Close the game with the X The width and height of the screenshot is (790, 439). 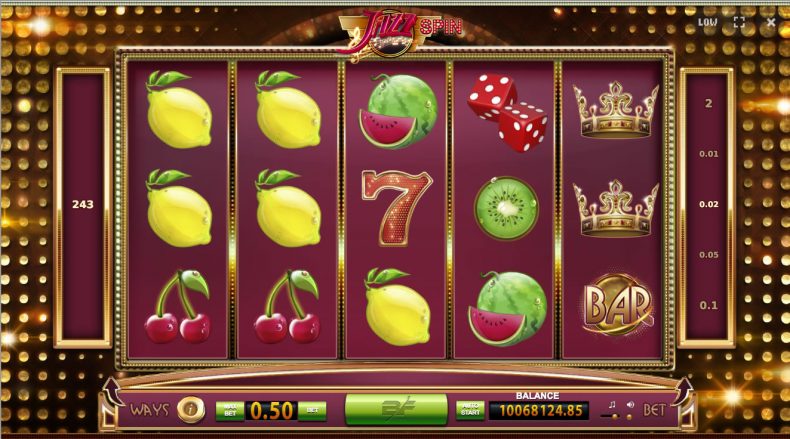(769, 21)
